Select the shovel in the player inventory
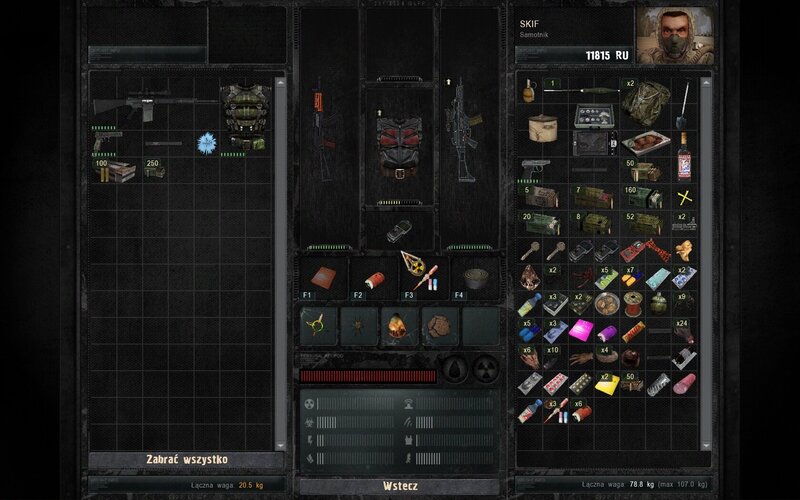This screenshot has height=500, width=800. (x=685, y=98)
